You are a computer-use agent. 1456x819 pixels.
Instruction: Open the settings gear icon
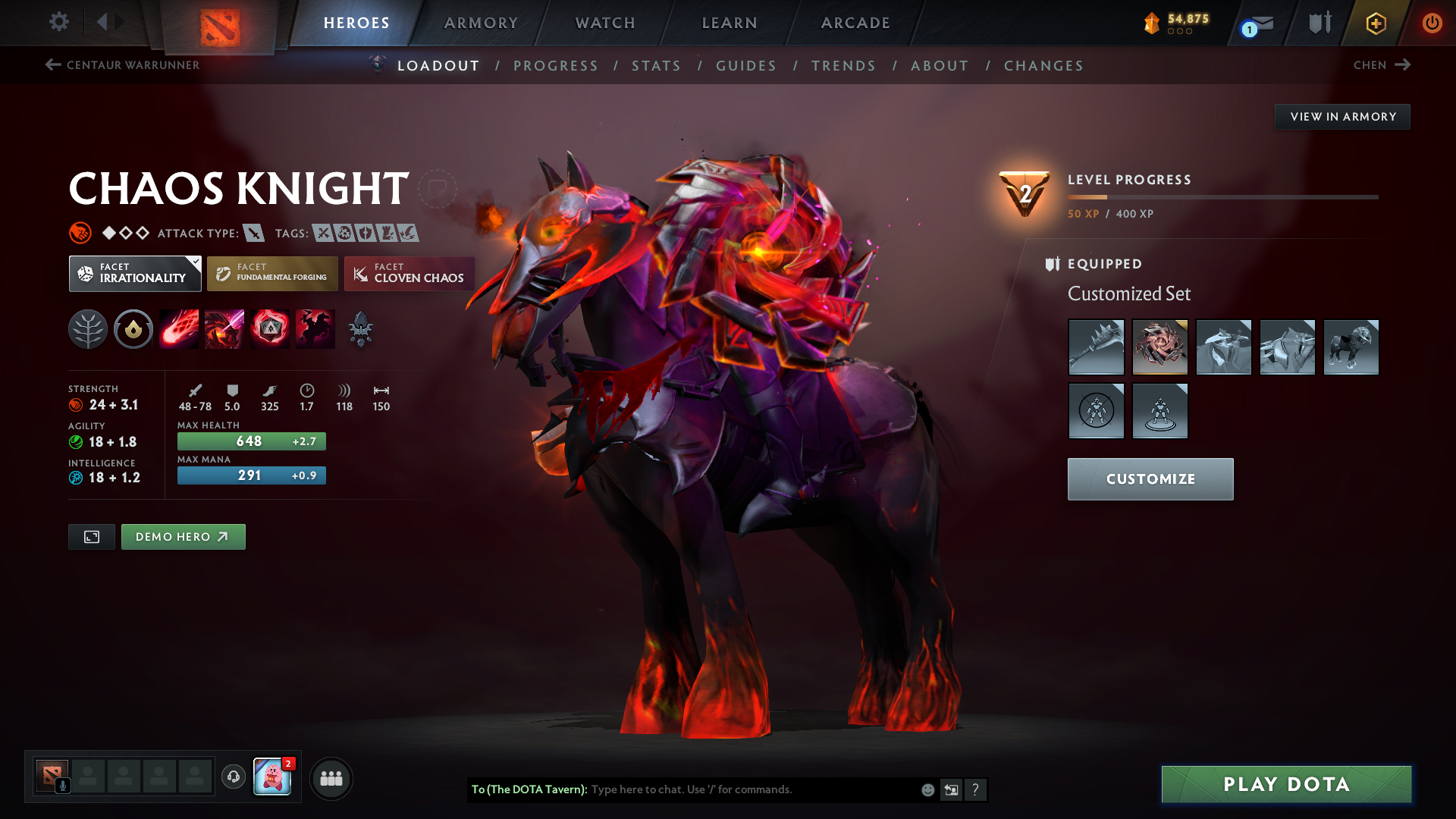(x=59, y=23)
